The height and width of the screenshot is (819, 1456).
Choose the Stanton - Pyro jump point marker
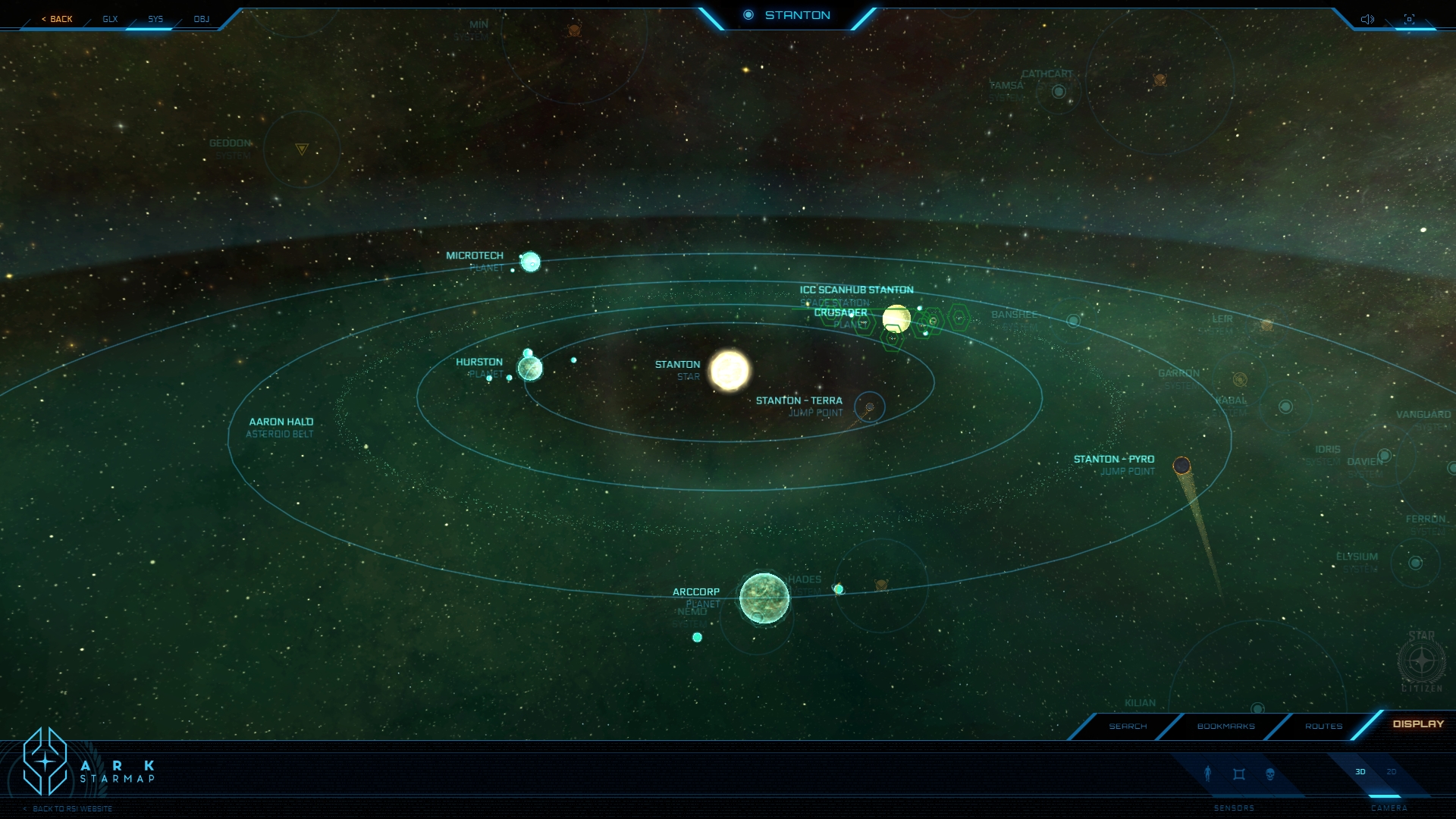(x=1181, y=466)
